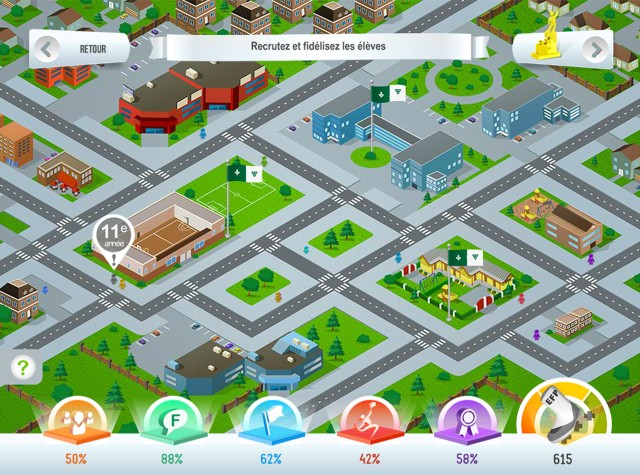Choose the blue flag icon at 62%
640x475 pixels.
pos(271,421)
